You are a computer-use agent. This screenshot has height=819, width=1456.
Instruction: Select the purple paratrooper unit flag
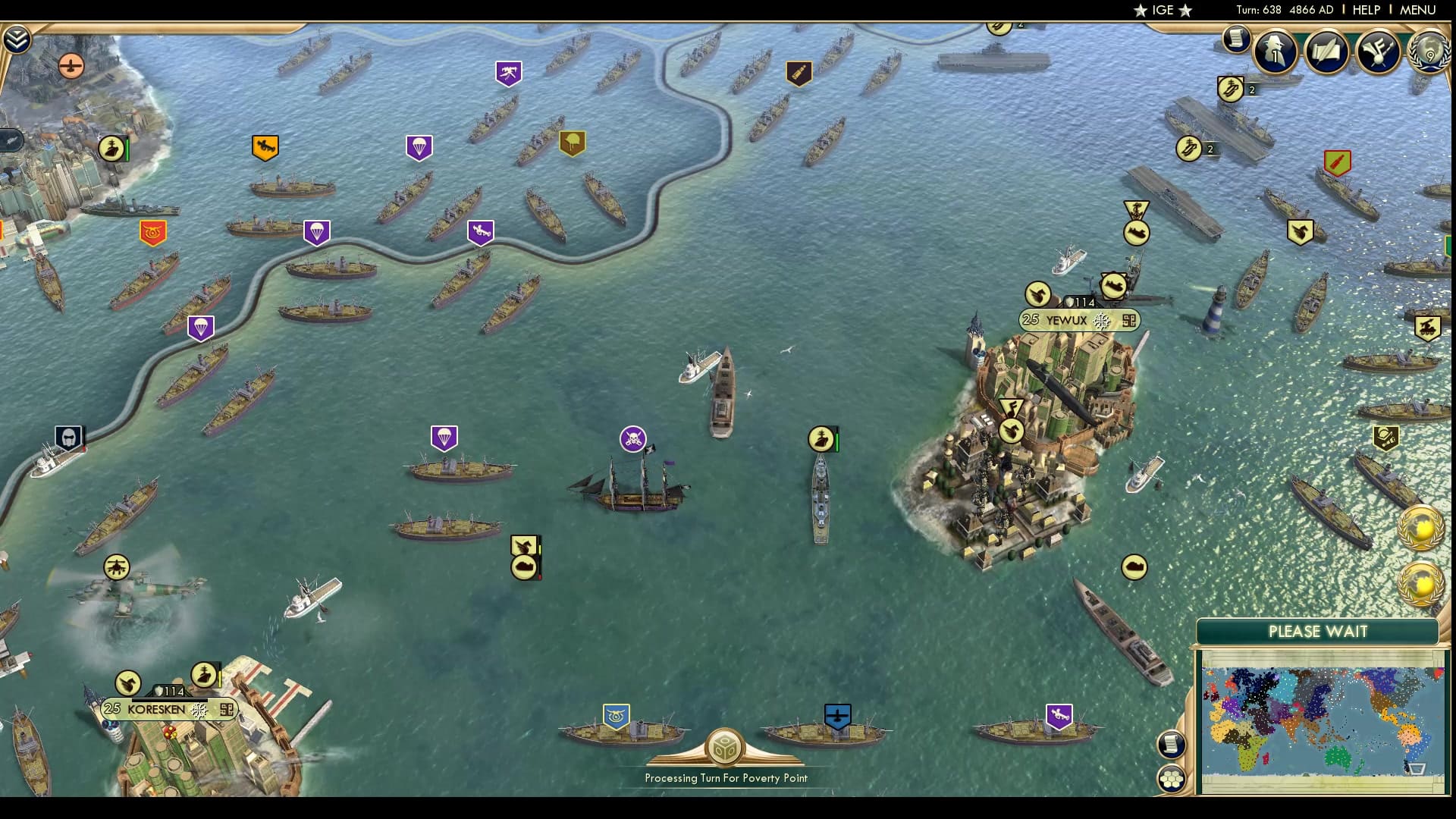click(444, 437)
